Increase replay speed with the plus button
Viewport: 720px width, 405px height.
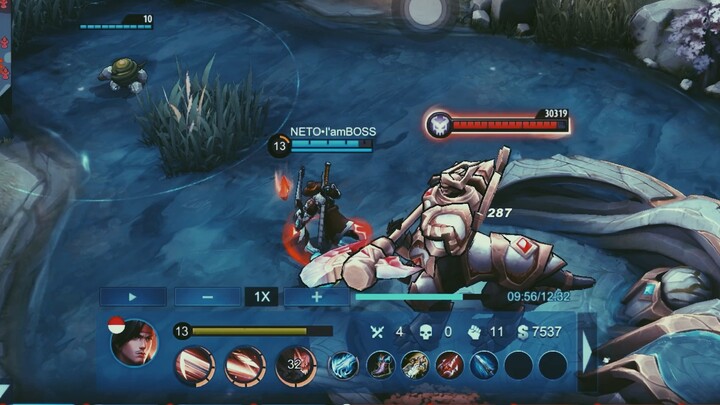(x=316, y=296)
